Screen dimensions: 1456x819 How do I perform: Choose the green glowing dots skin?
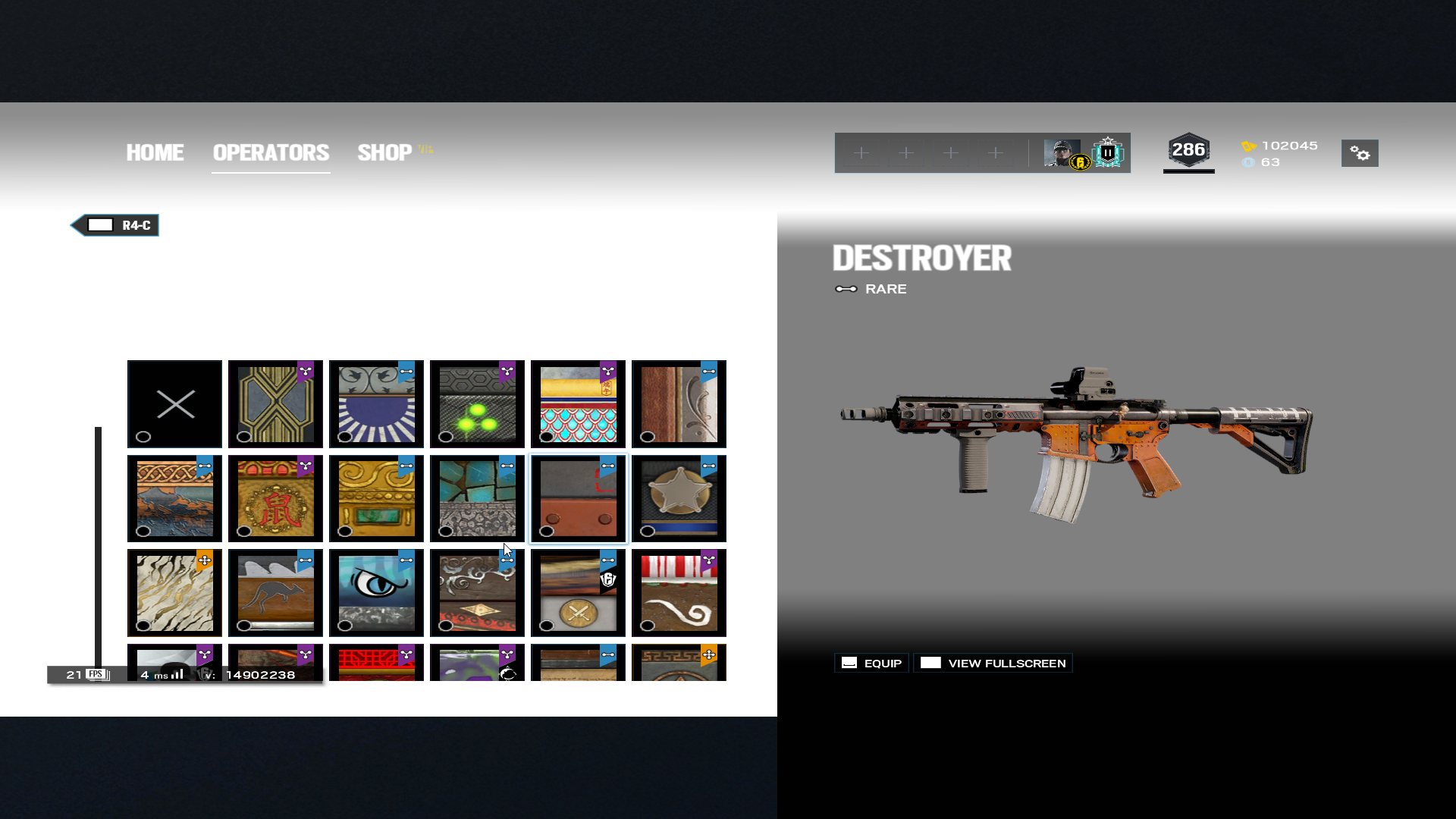click(477, 404)
